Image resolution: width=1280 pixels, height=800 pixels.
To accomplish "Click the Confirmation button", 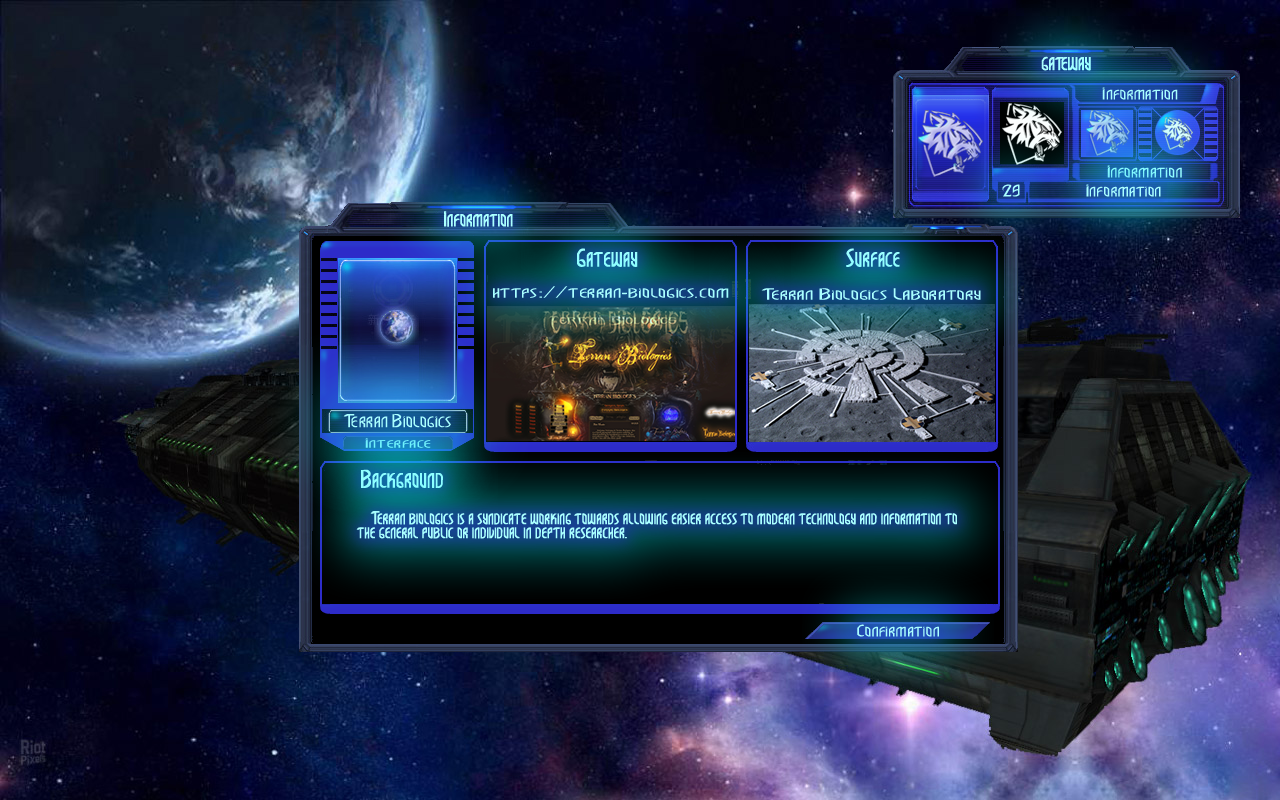I will click(897, 631).
